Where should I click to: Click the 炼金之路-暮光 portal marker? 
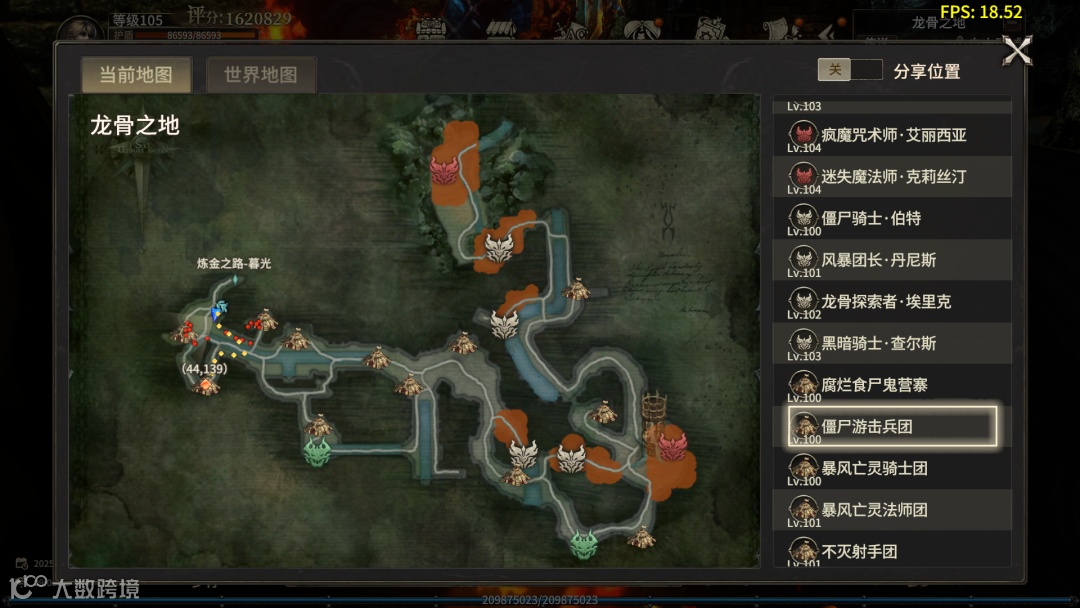[235, 281]
